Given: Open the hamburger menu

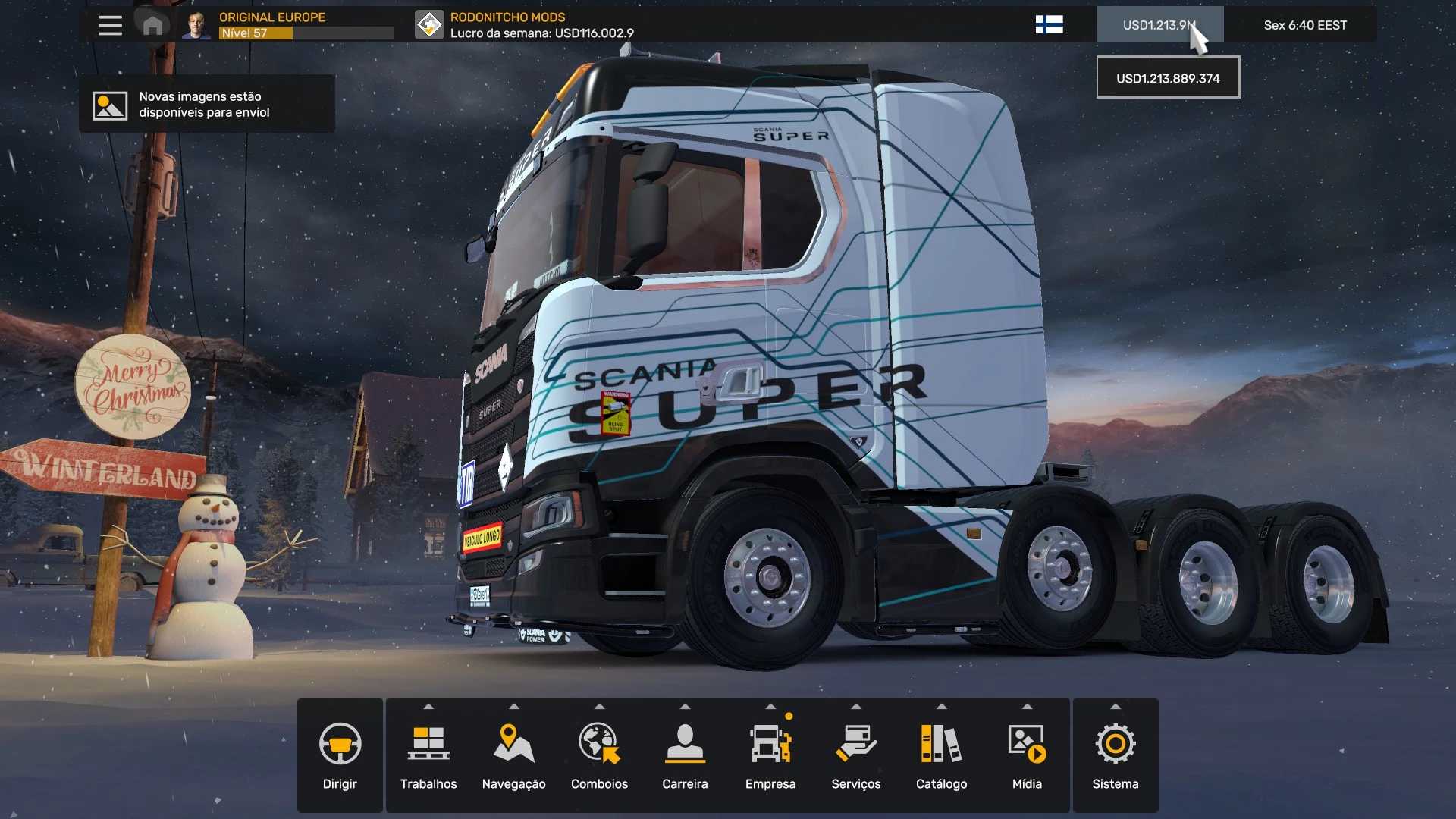Looking at the screenshot, I should [110, 25].
